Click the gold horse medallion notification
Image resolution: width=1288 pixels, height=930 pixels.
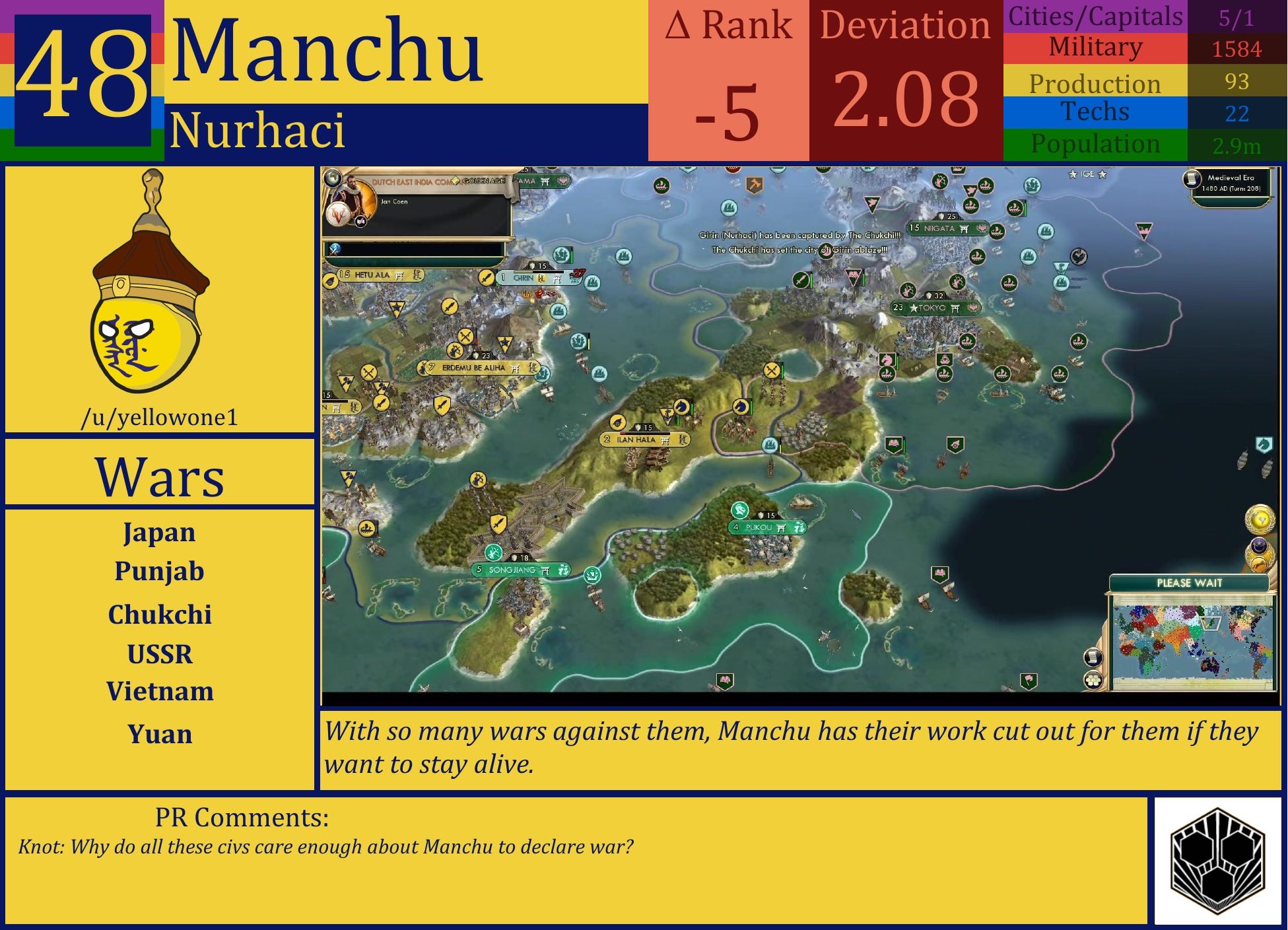click(1259, 564)
